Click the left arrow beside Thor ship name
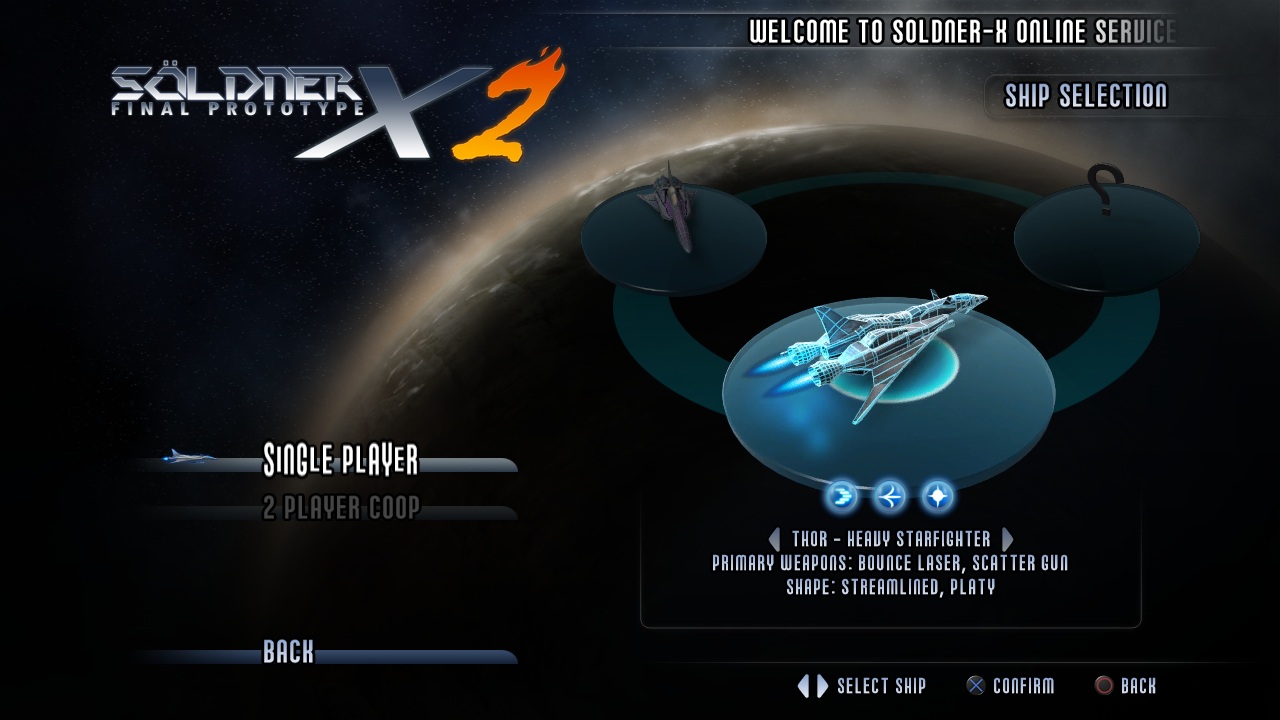 point(774,539)
